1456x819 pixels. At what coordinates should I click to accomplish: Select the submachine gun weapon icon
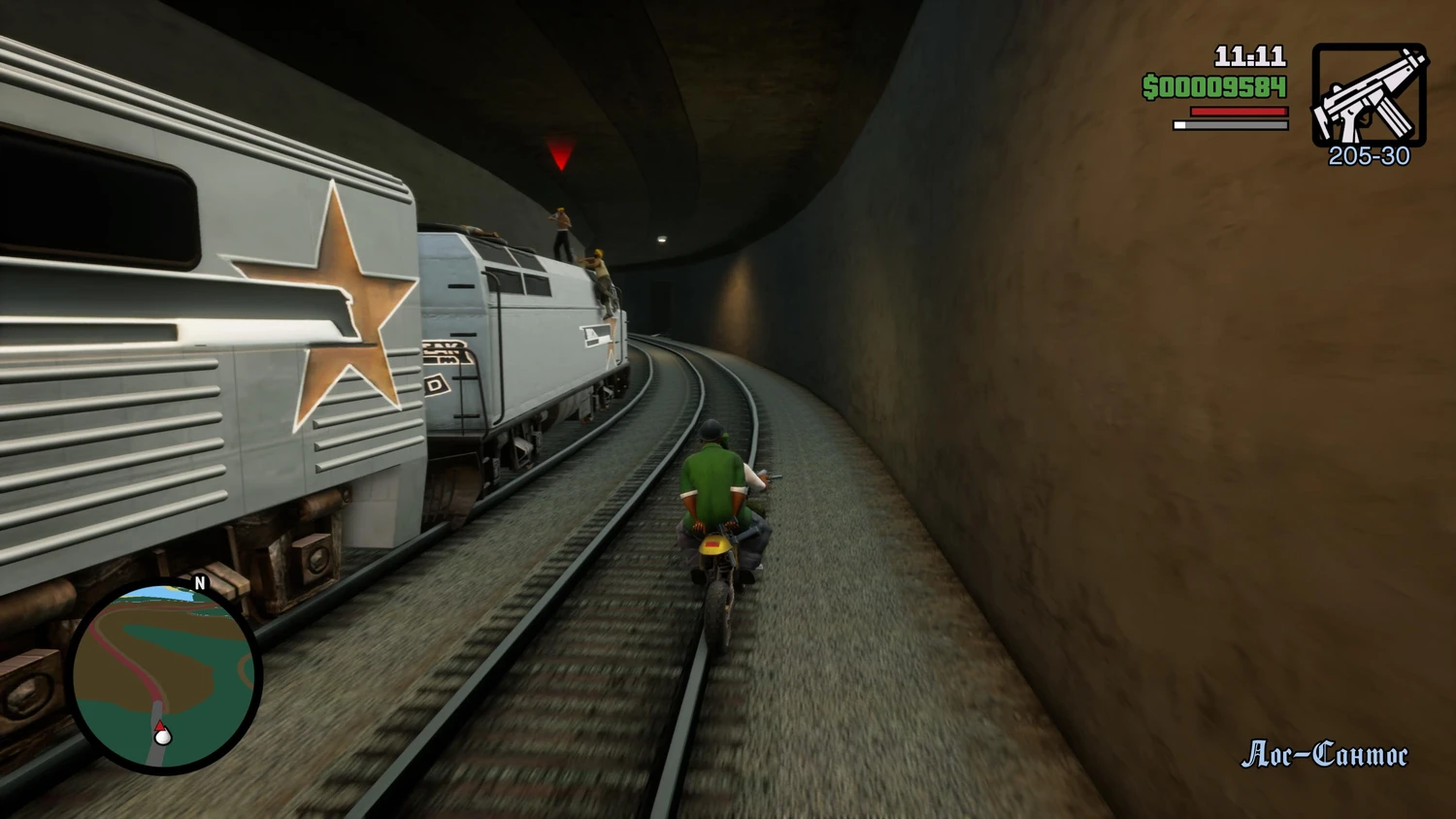[1369, 95]
